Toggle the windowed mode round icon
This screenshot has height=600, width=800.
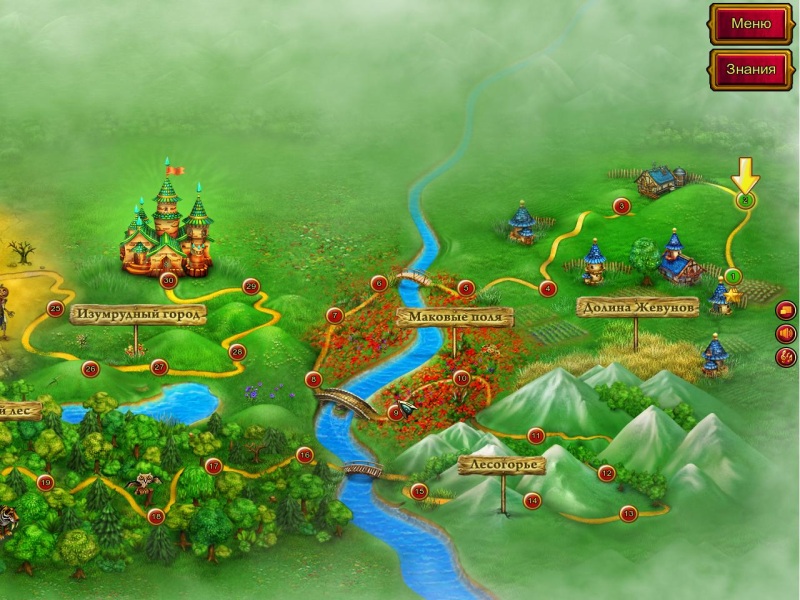(x=786, y=309)
